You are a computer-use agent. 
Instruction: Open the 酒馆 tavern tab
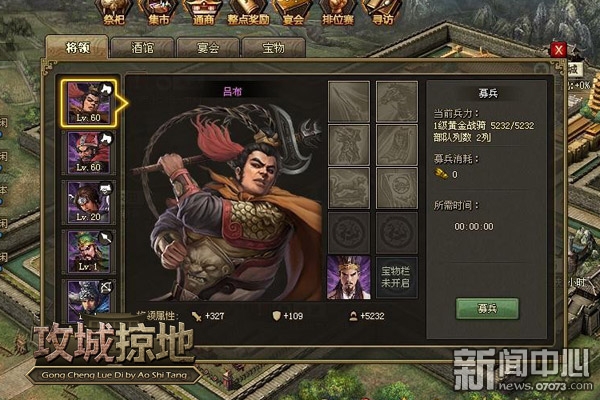tap(143, 47)
